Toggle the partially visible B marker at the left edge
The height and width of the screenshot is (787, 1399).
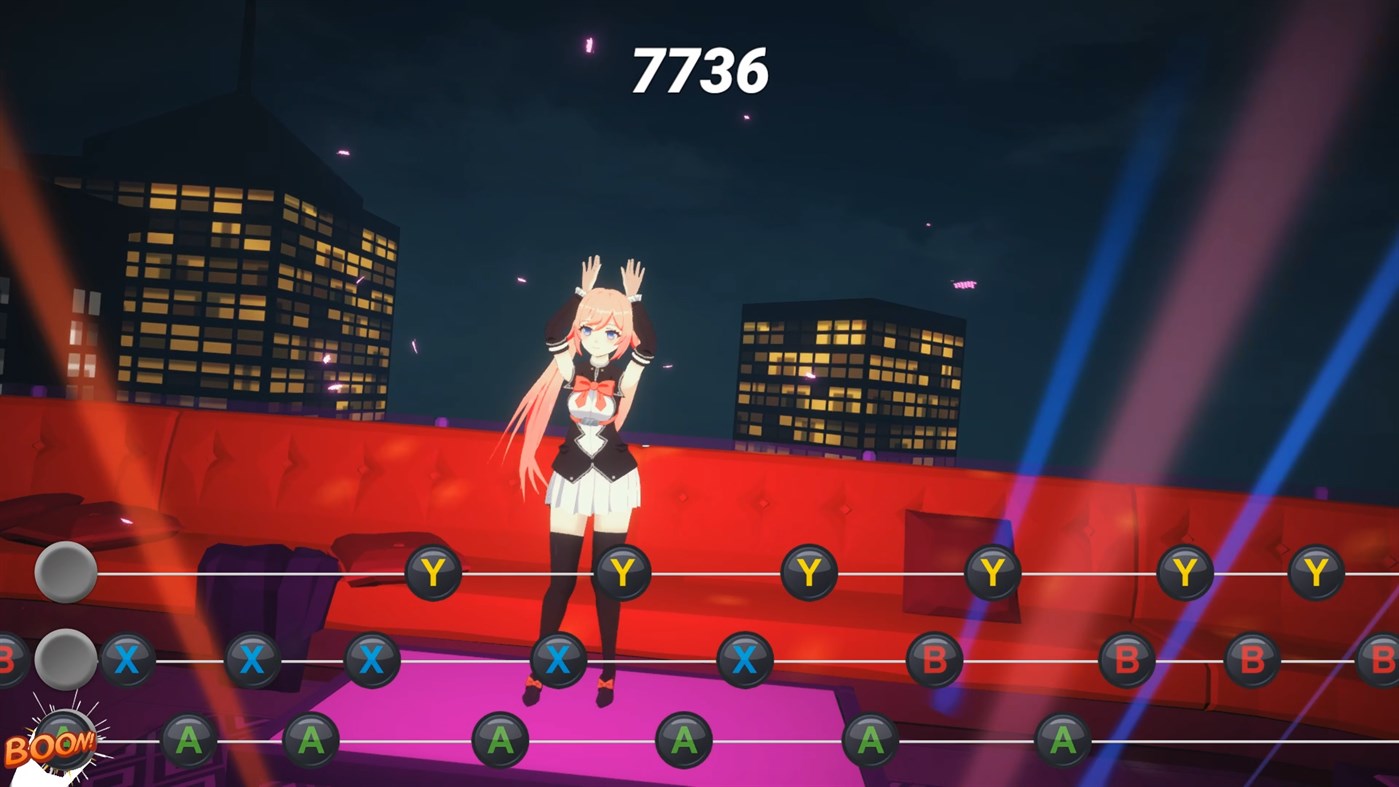tap(5, 657)
